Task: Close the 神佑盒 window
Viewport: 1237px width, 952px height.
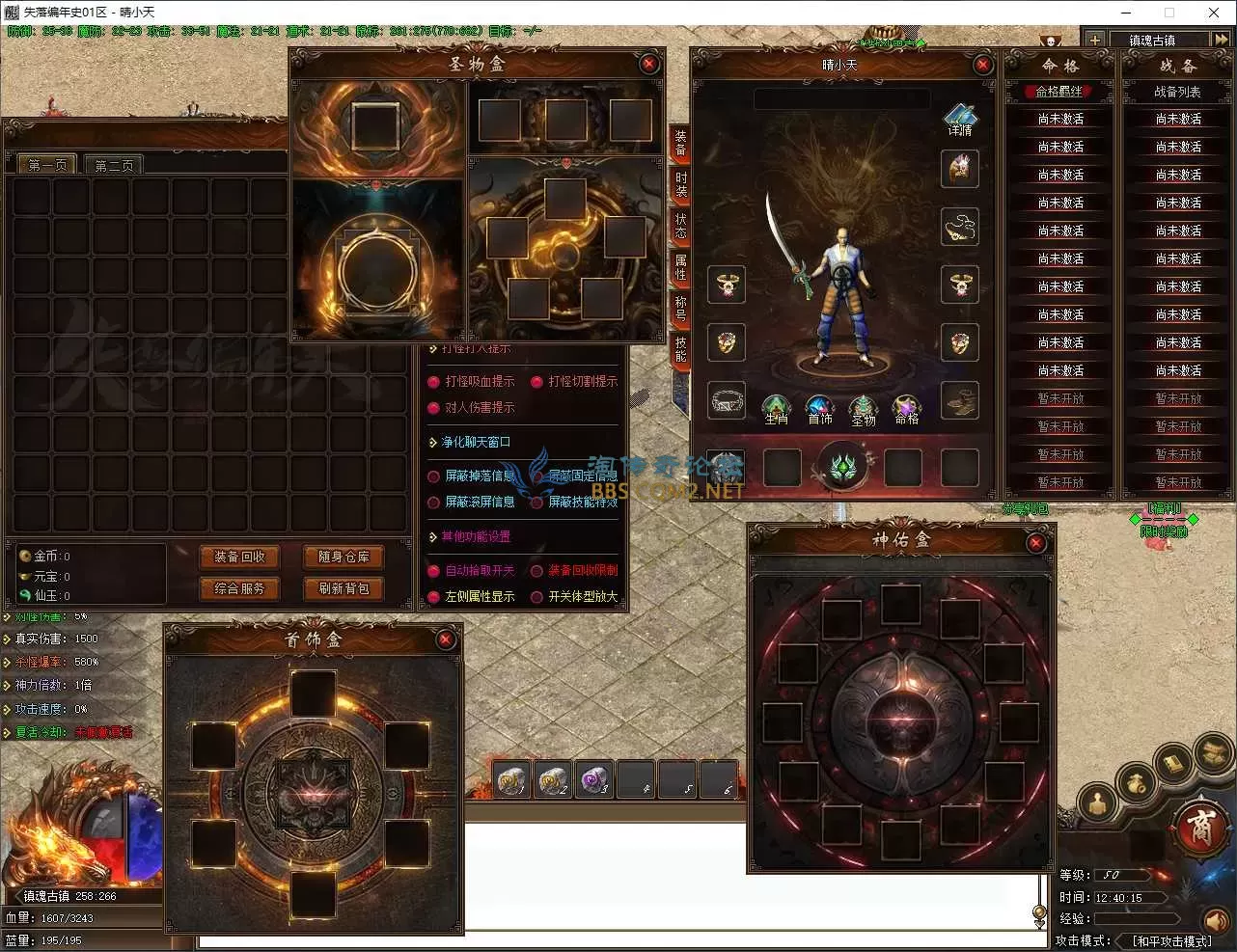Action: tap(1035, 543)
